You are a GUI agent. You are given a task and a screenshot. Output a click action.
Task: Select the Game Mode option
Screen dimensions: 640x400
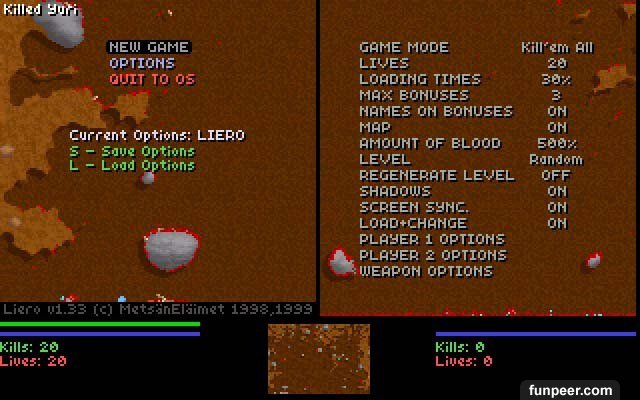(404, 47)
